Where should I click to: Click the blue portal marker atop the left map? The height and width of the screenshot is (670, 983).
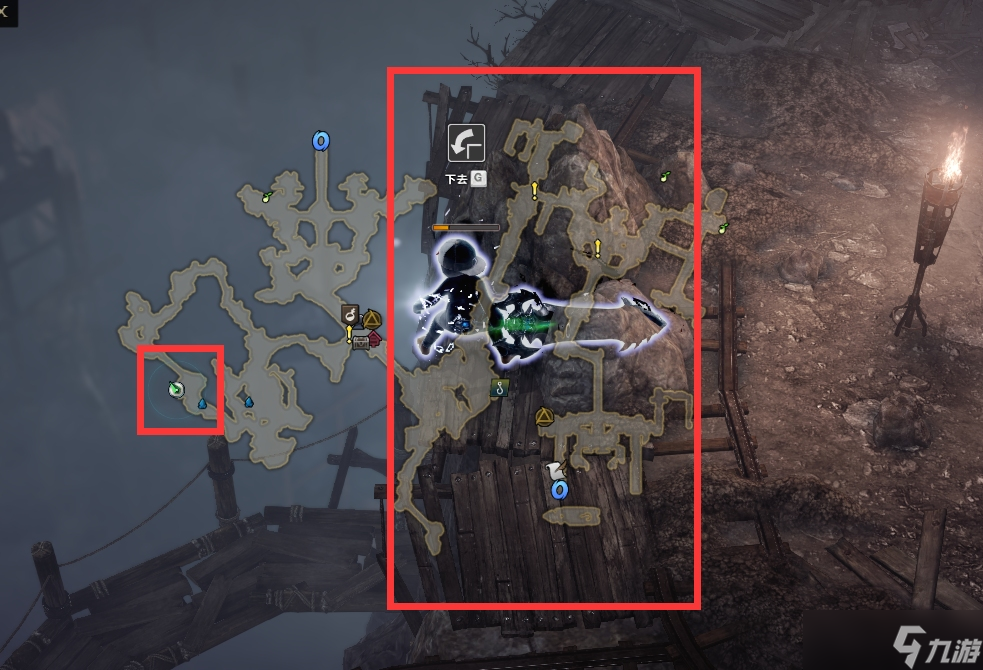321,141
